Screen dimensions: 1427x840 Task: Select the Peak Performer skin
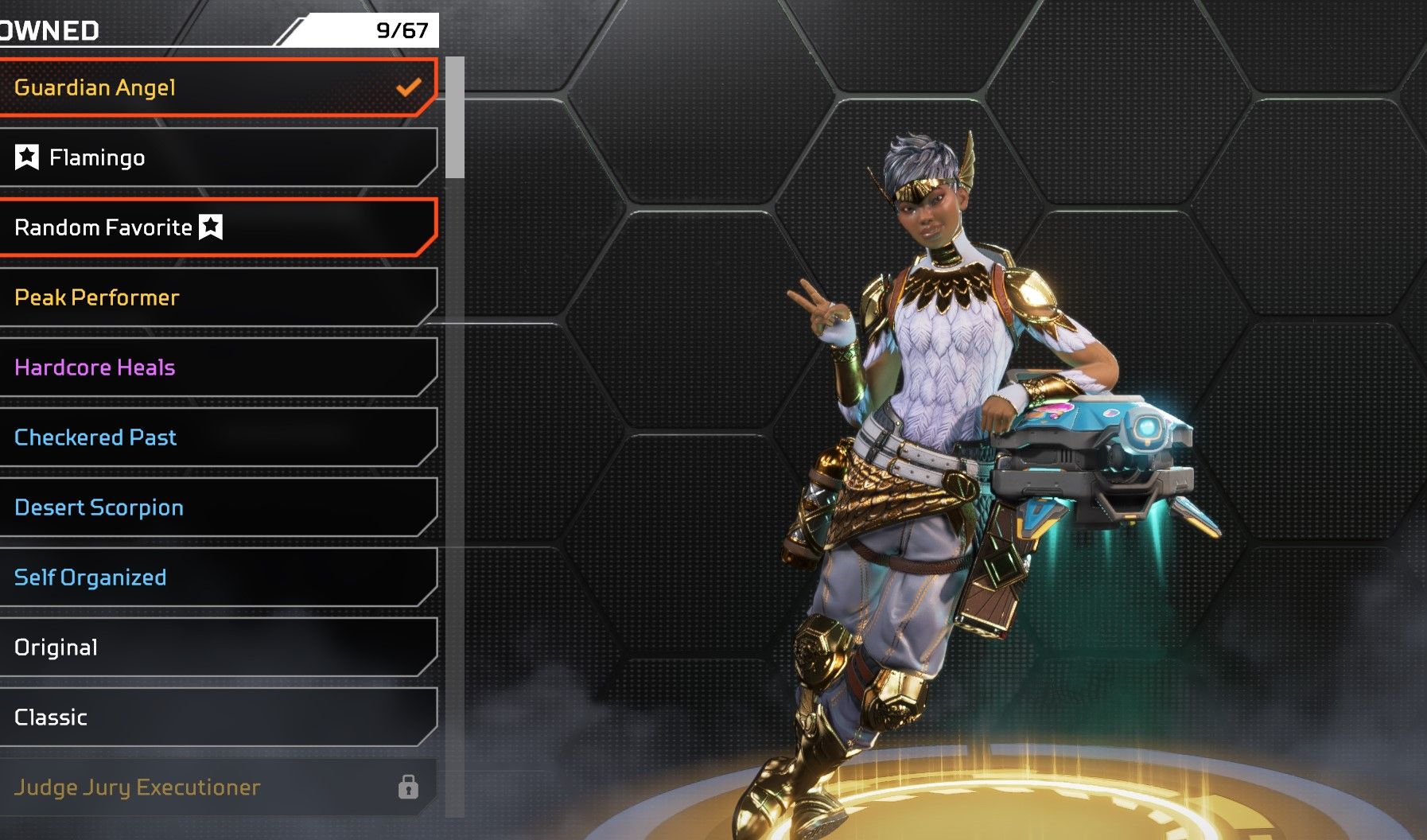215,297
